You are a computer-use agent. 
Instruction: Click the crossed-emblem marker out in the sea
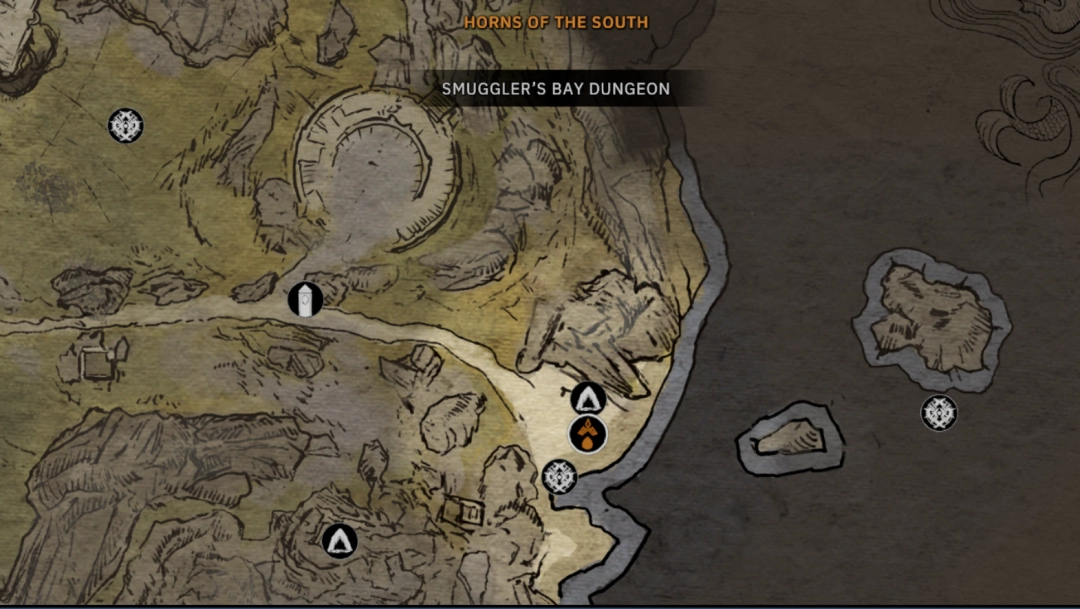click(939, 413)
